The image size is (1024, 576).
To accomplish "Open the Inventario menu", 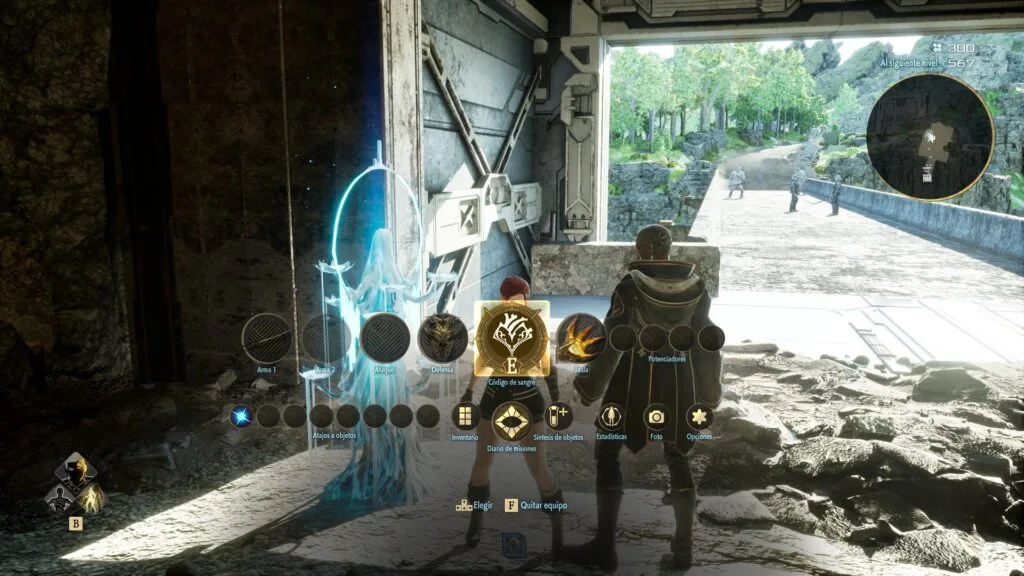I will coord(464,416).
